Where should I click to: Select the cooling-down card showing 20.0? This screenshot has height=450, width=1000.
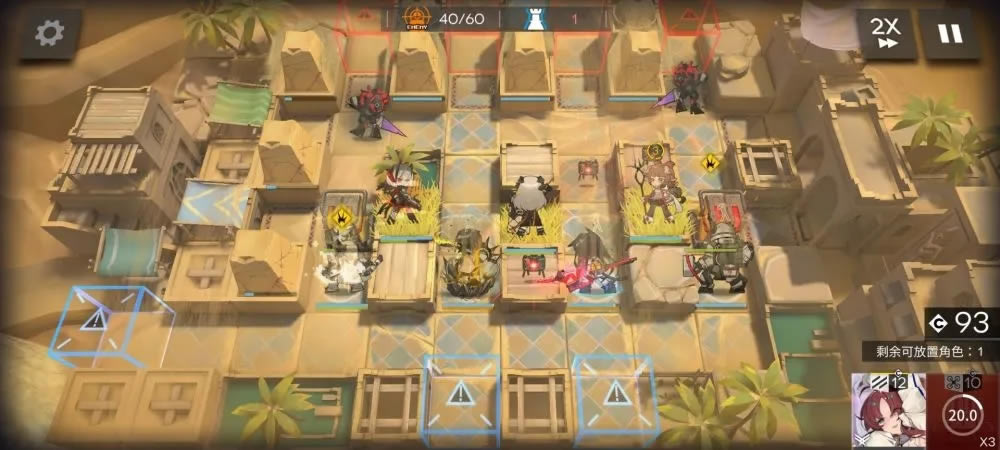(x=962, y=412)
